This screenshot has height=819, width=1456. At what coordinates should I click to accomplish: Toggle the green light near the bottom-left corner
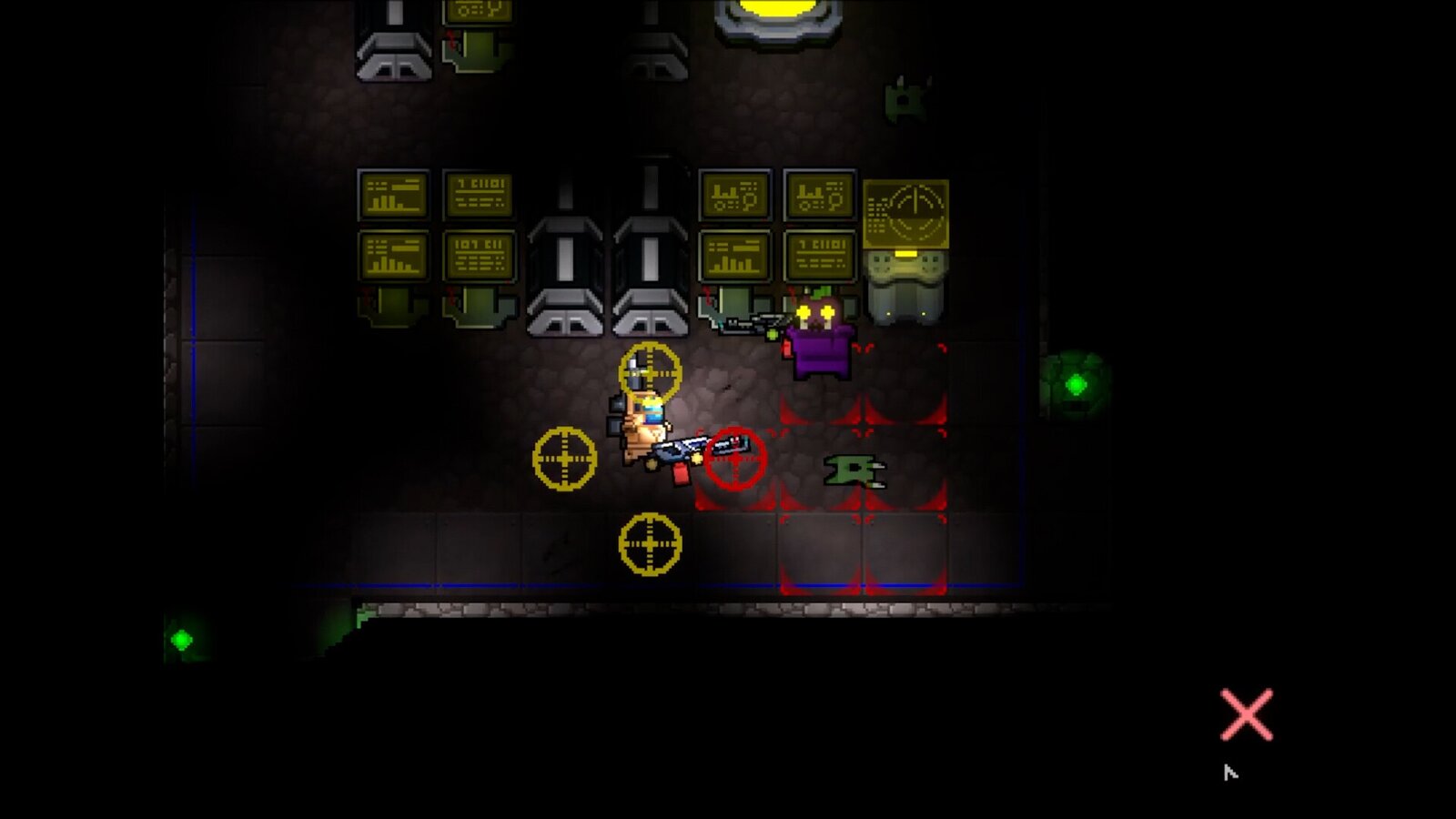pos(182,640)
